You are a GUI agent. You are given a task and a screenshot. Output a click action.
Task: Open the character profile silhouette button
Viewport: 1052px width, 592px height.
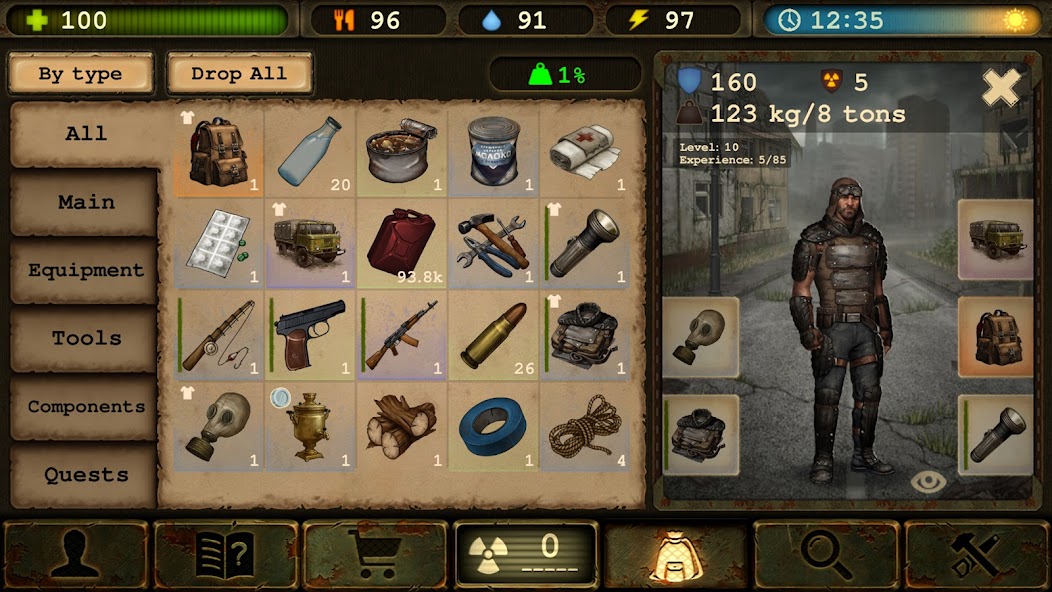click(x=76, y=553)
